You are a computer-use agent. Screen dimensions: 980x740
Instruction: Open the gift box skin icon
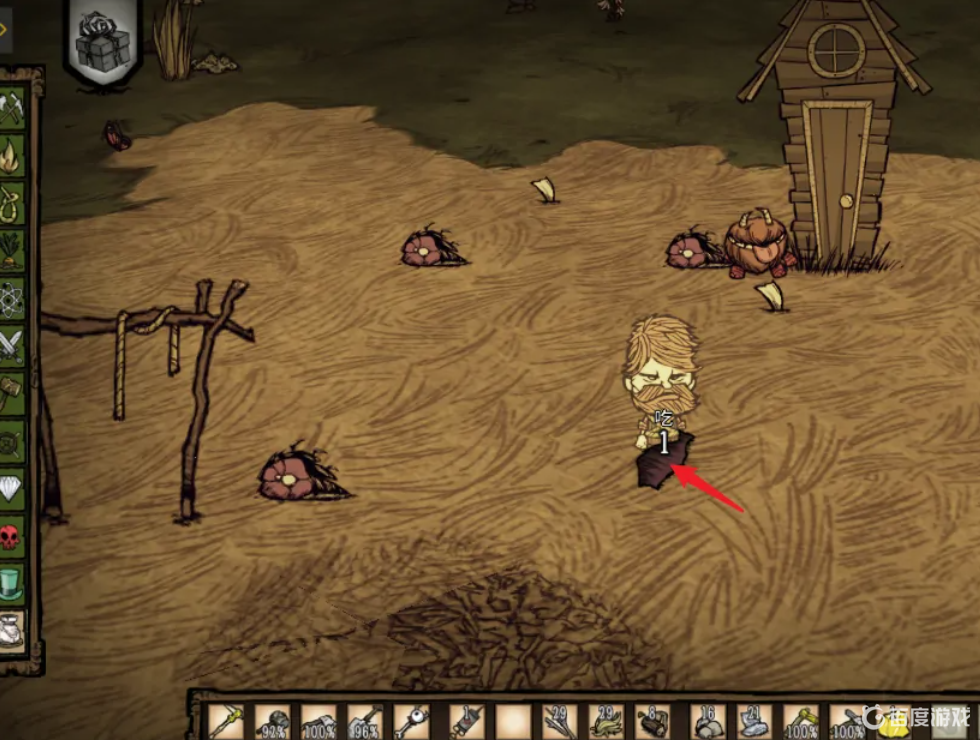pyautogui.click(x=103, y=42)
